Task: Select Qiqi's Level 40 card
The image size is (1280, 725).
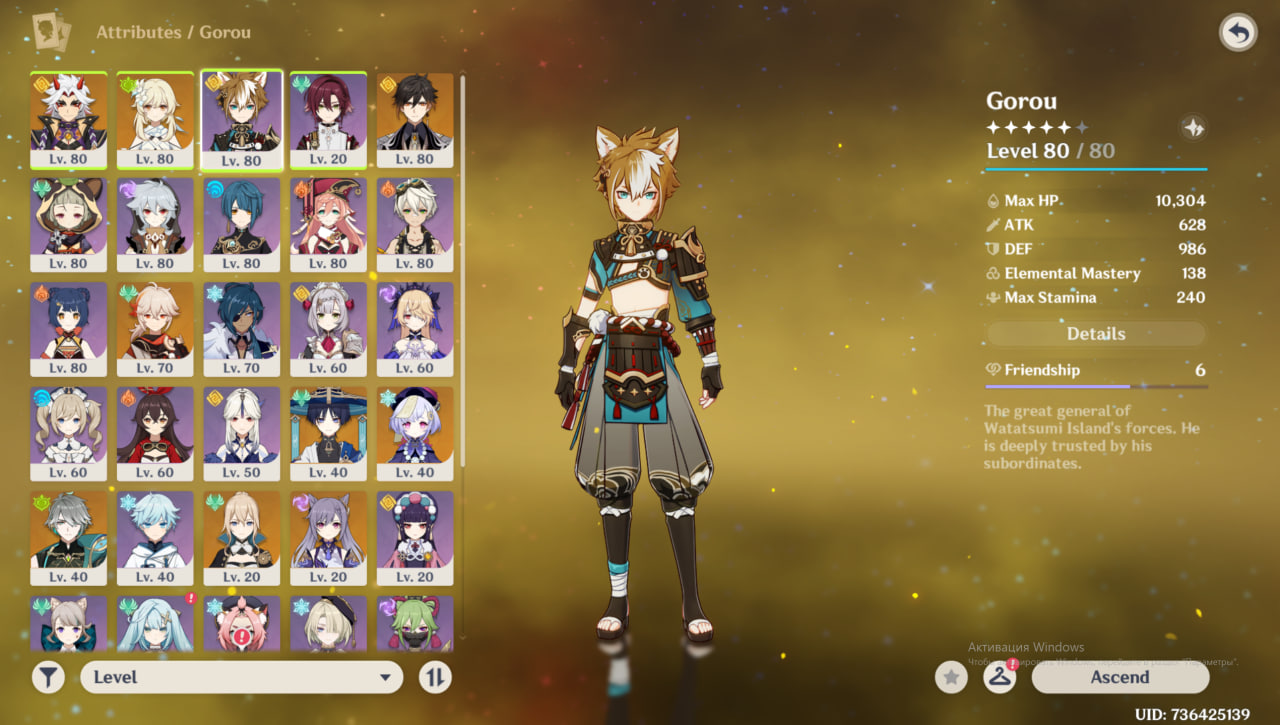Action: click(415, 433)
